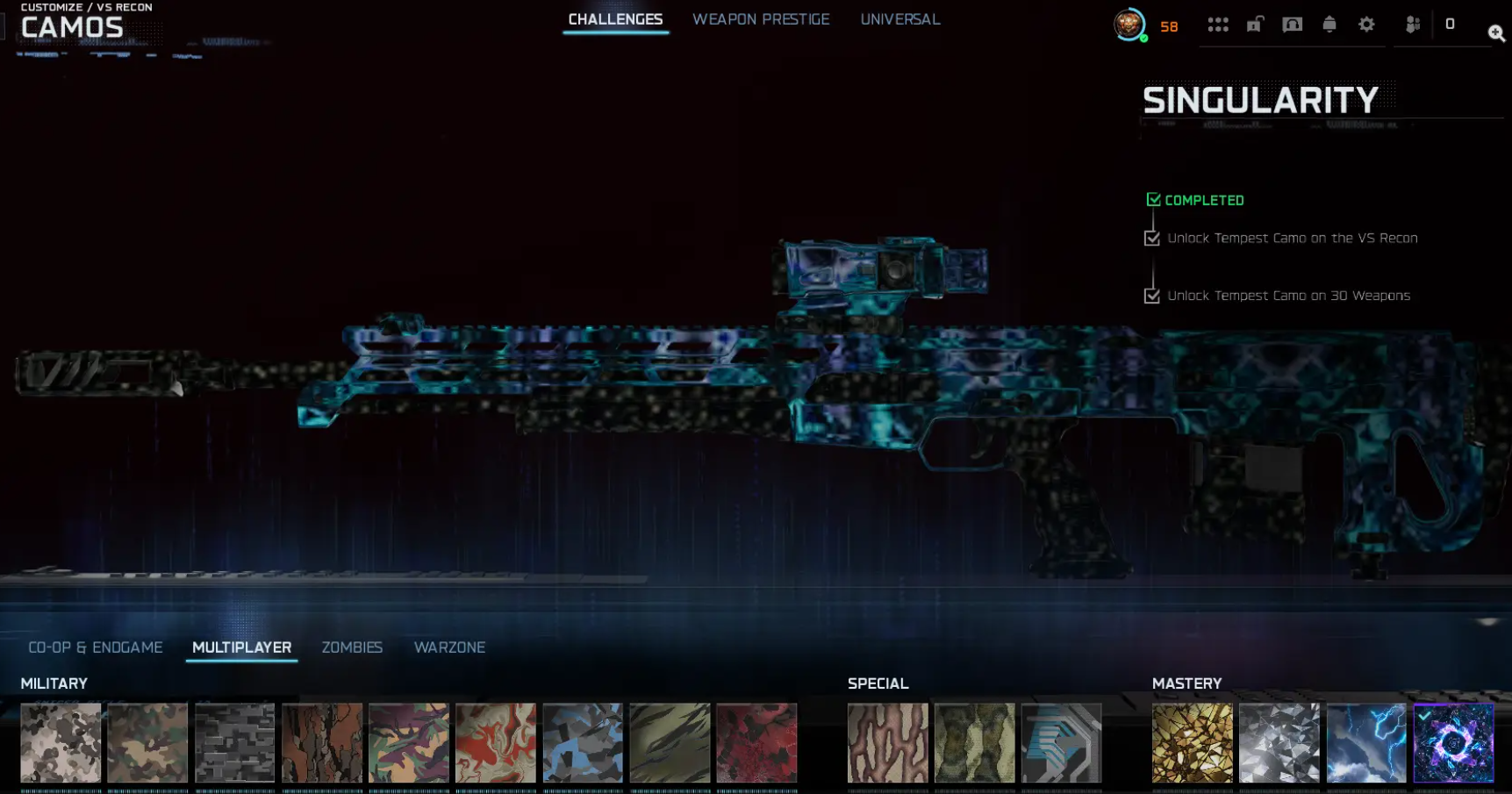Click the notifications bell icon
The height and width of the screenshot is (794, 1512).
click(1329, 25)
